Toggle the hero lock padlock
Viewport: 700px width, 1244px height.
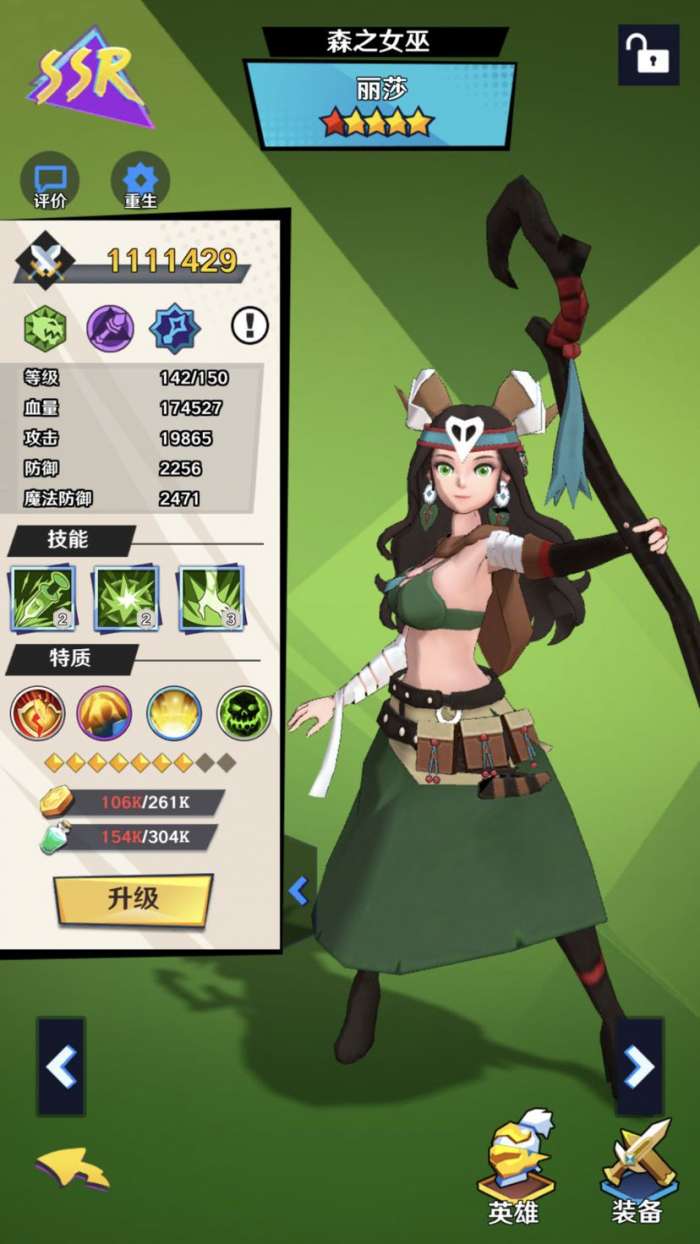point(648,55)
